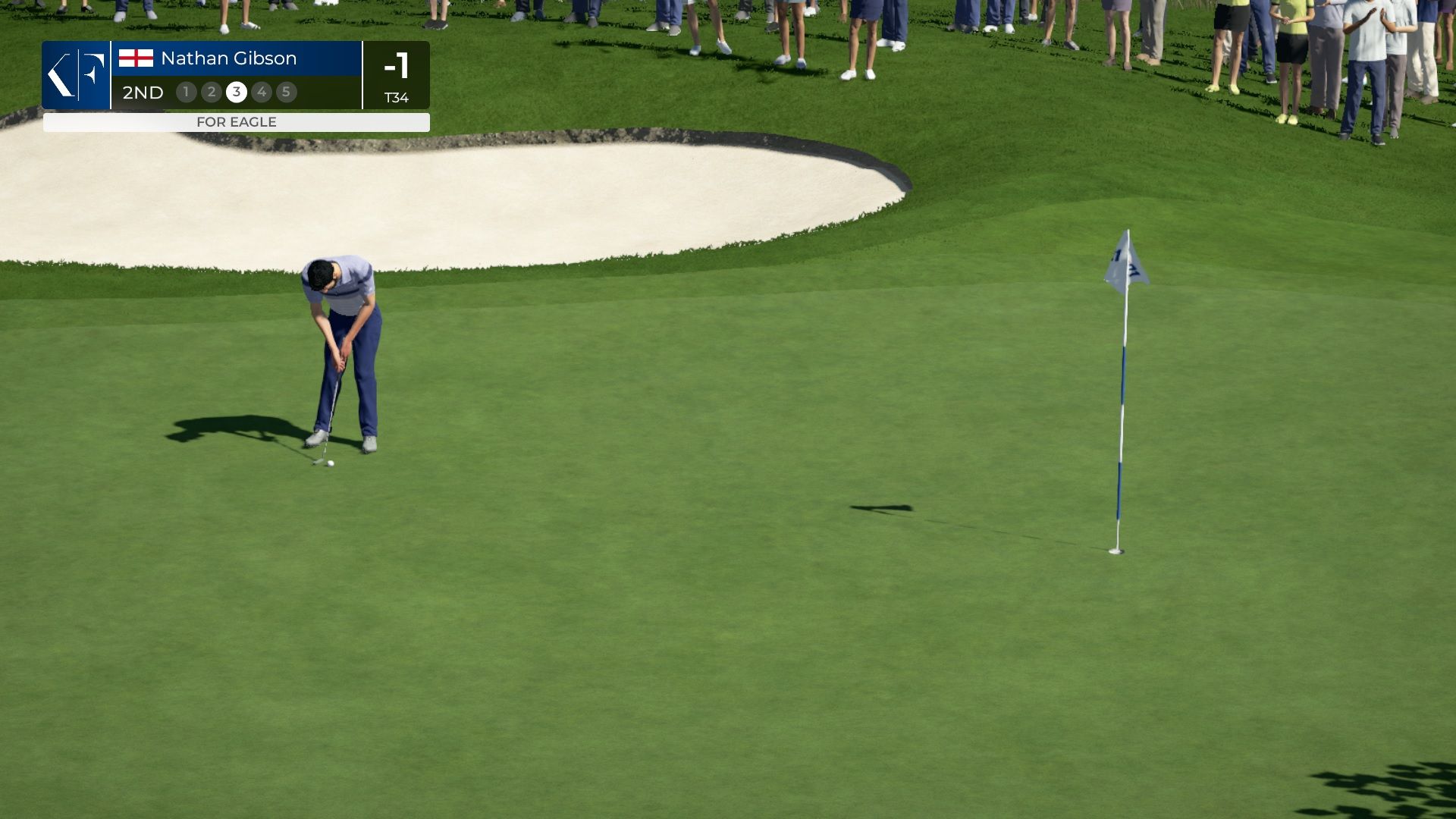Toggle the grayed stroke marker 1
Image resolution: width=1456 pixels, height=819 pixels.
pyautogui.click(x=186, y=92)
